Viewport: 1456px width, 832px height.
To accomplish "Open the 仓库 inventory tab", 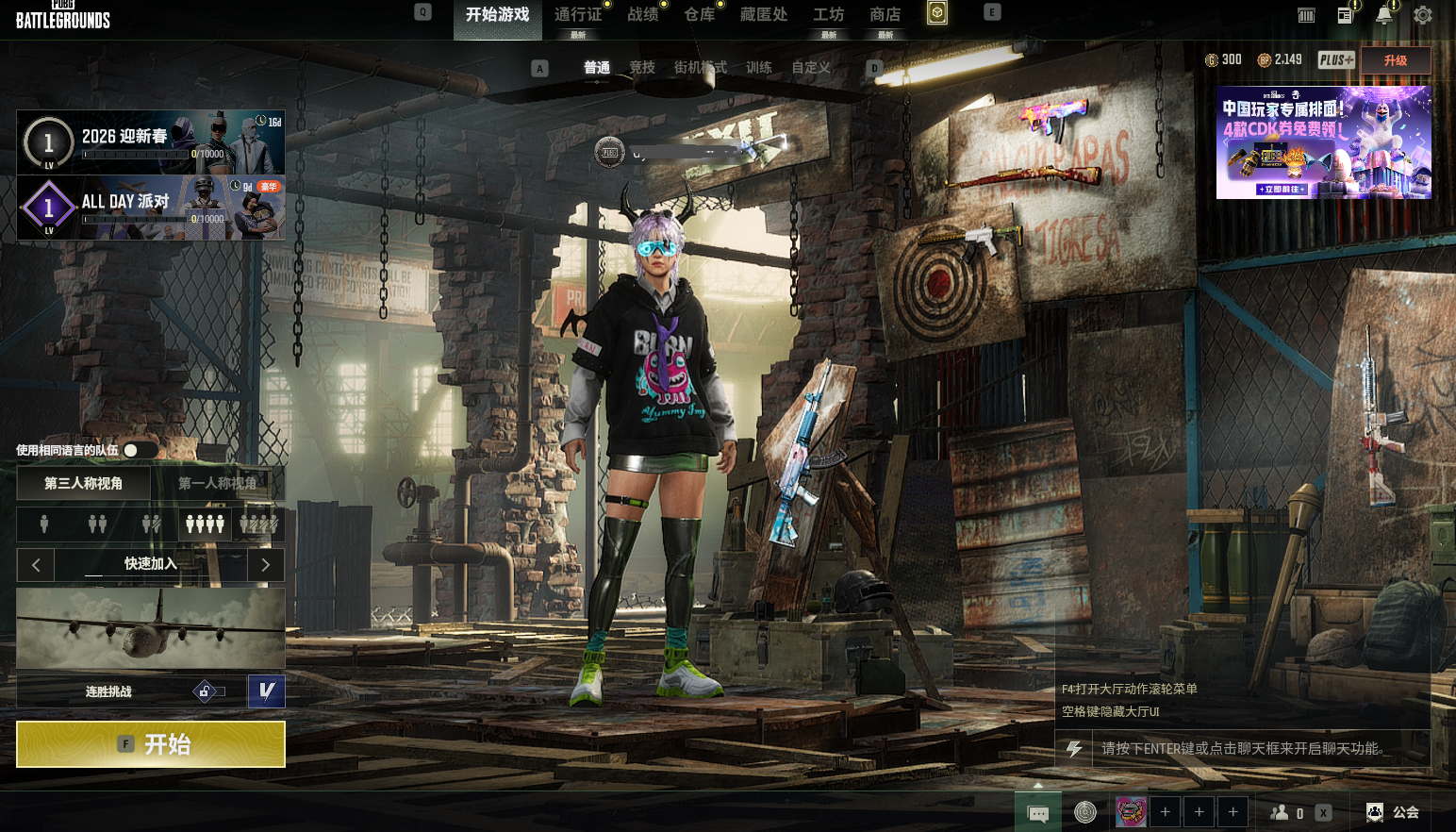I will (x=699, y=15).
